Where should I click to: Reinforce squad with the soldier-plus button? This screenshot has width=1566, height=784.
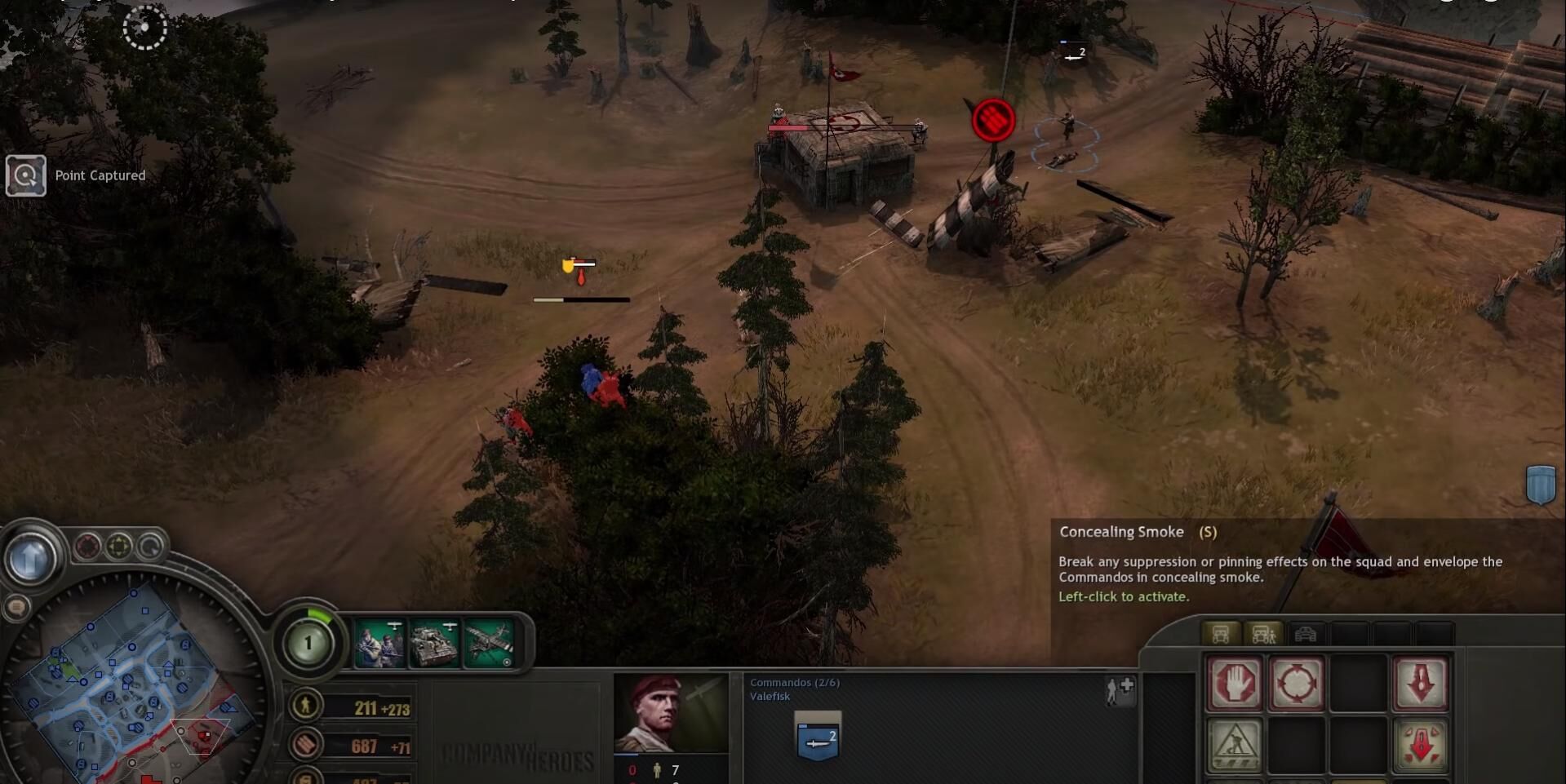[x=1120, y=690]
